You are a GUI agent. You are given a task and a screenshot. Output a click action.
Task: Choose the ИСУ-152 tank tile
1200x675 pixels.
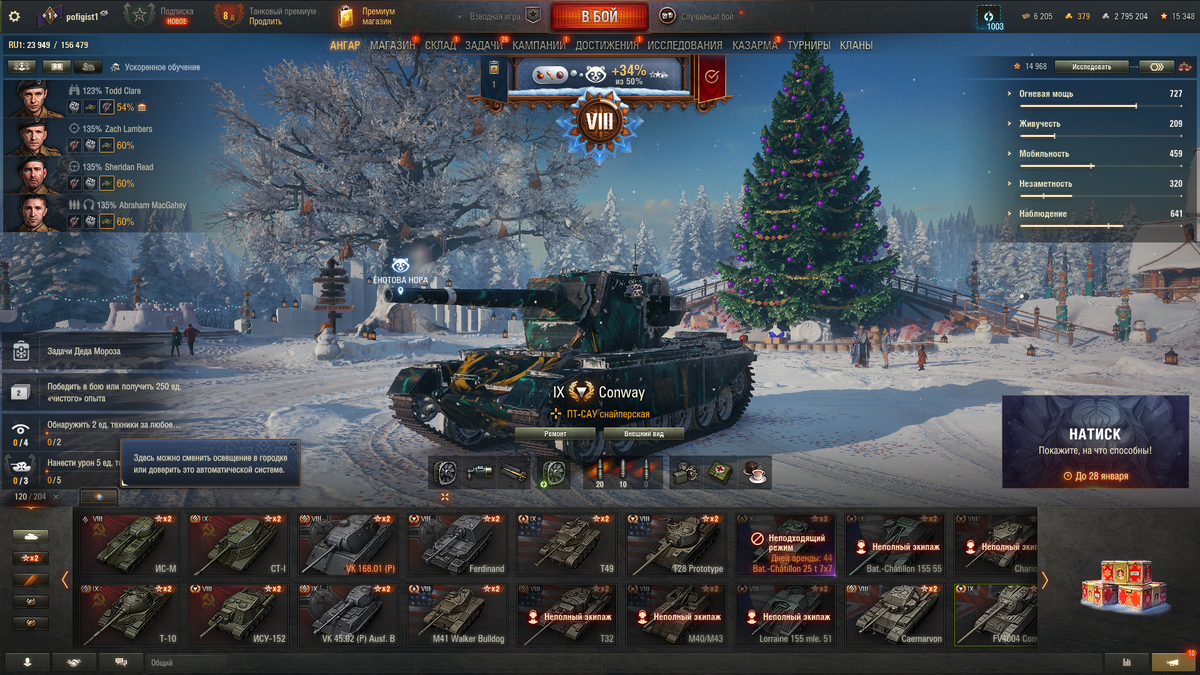coord(237,615)
